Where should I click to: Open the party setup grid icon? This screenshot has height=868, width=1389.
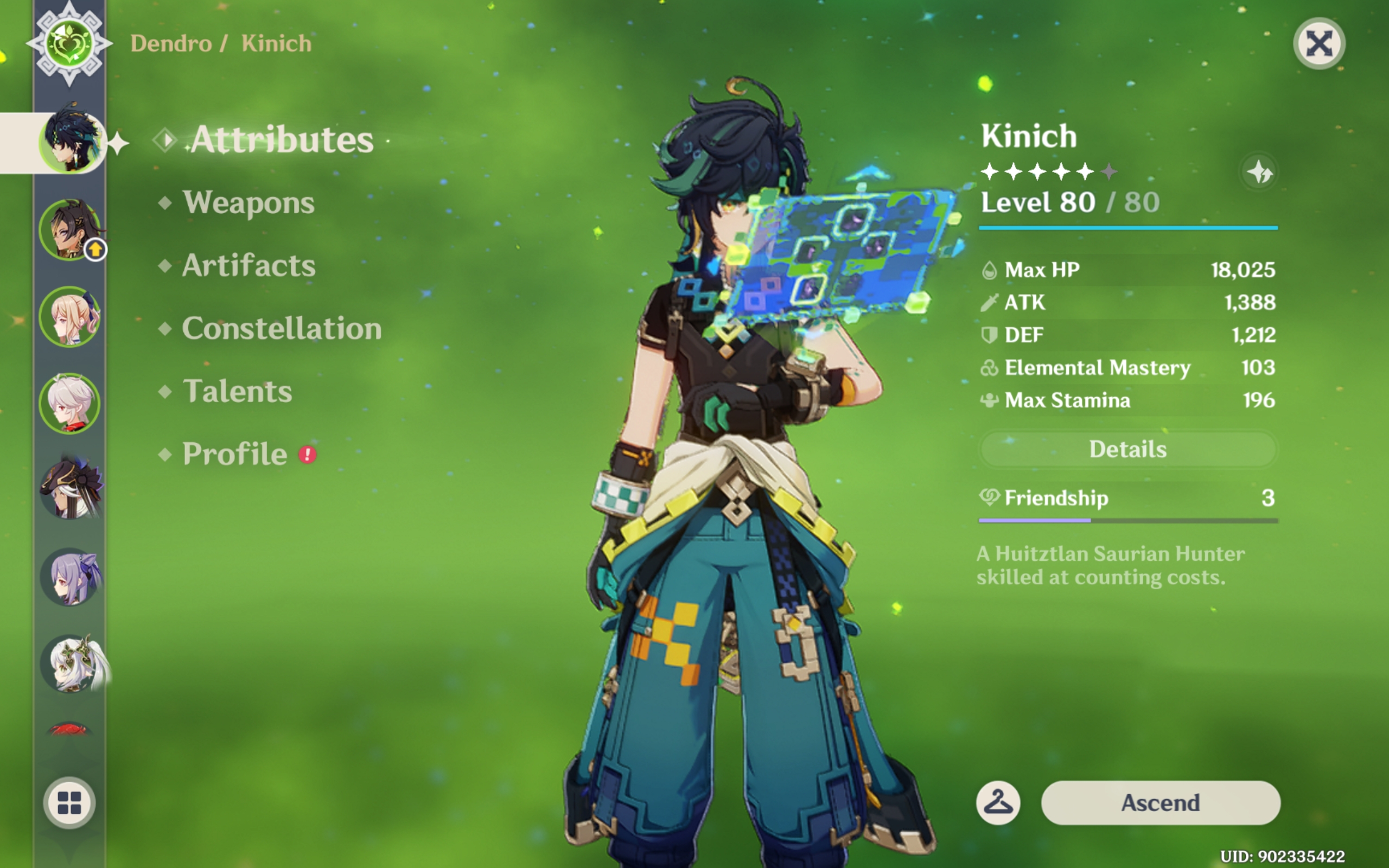click(70, 803)
